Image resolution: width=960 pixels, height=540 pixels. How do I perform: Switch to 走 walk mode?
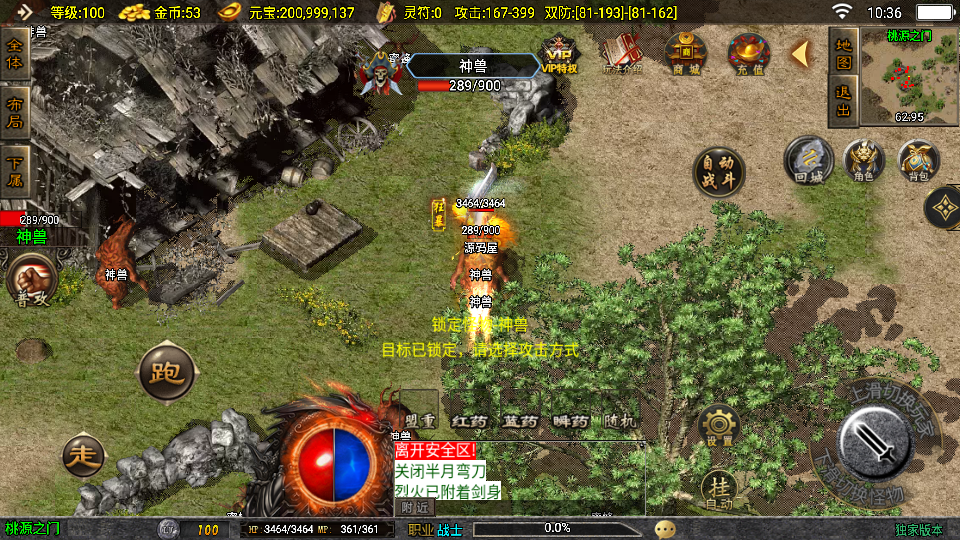(83, 456)
